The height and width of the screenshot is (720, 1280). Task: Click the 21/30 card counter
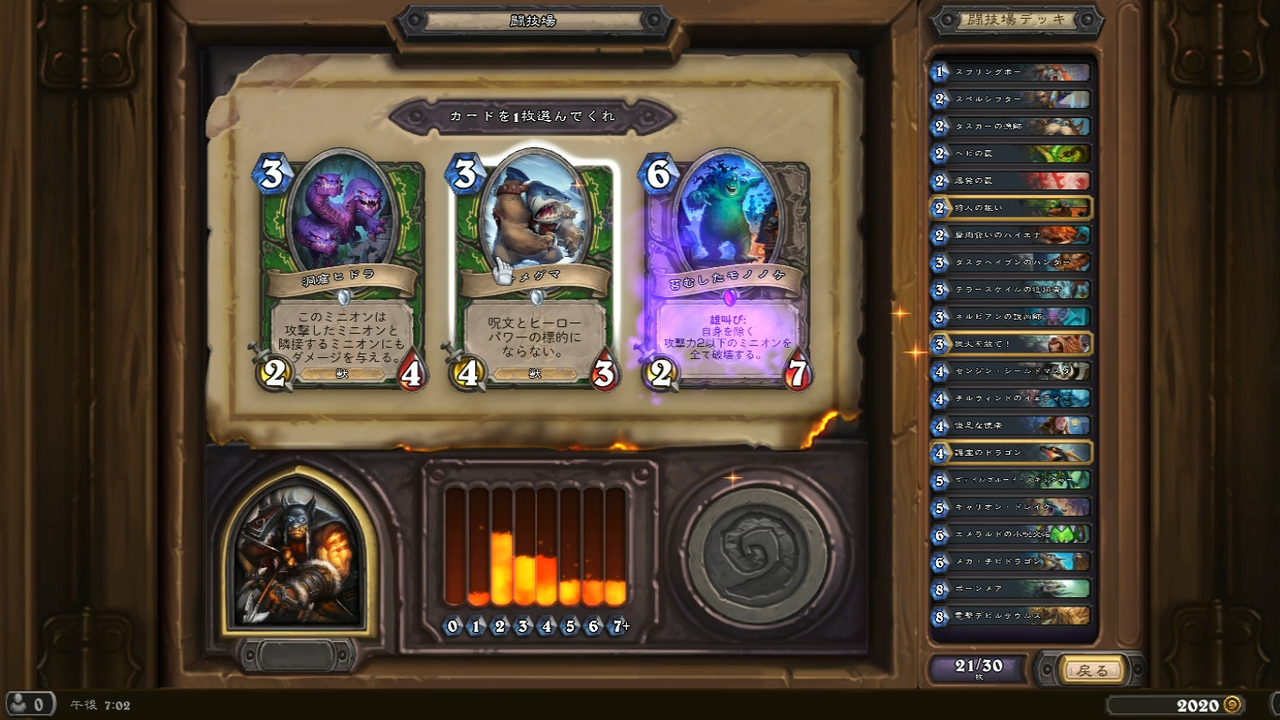tap(978, 669)
